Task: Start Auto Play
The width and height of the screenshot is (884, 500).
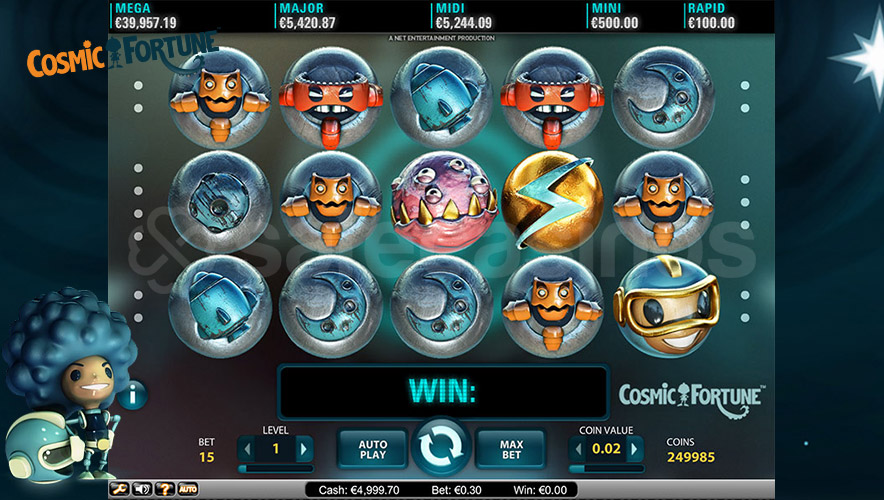Action: click(373, 448)
